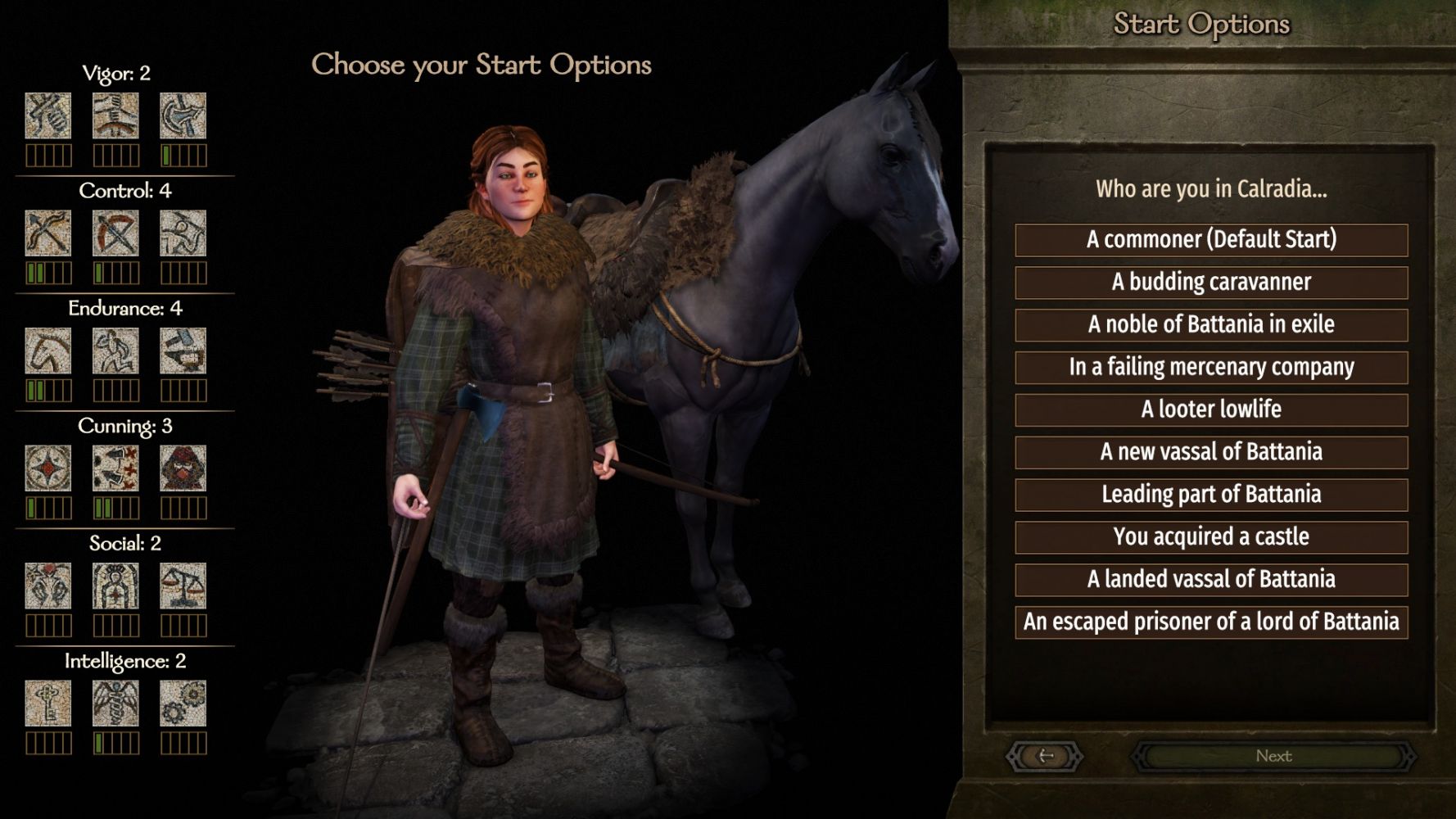Click the Roguery hooded figure icon

coord(183,468)
